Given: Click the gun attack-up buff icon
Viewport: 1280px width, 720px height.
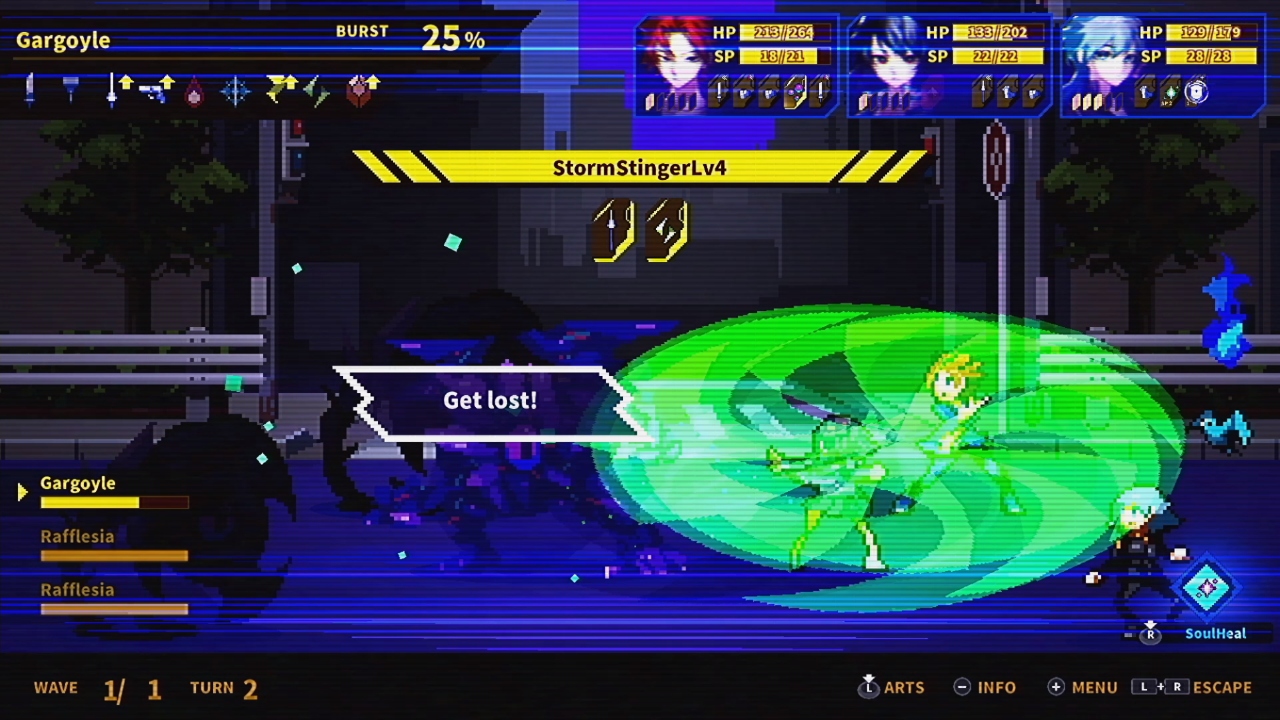Looking at the screenshot, I should point(152,92).
